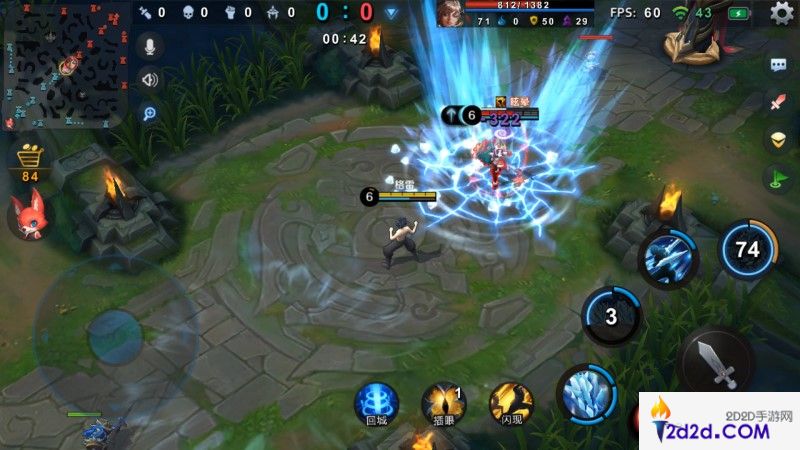Image resolution: width=800 pixels, height=450 pixels.
Task: Tap the ultimate showing 74 cooldown
Action: [748, 249]
